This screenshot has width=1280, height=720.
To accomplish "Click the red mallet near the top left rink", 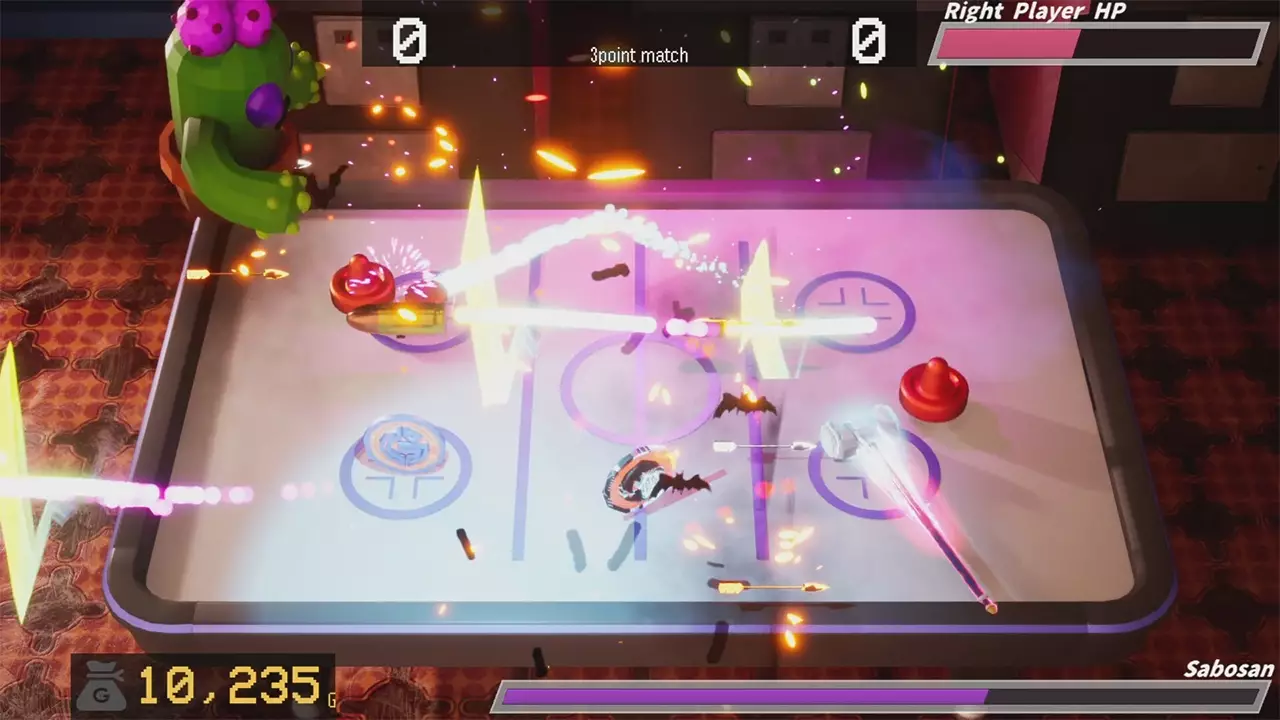I will [362, 280].
